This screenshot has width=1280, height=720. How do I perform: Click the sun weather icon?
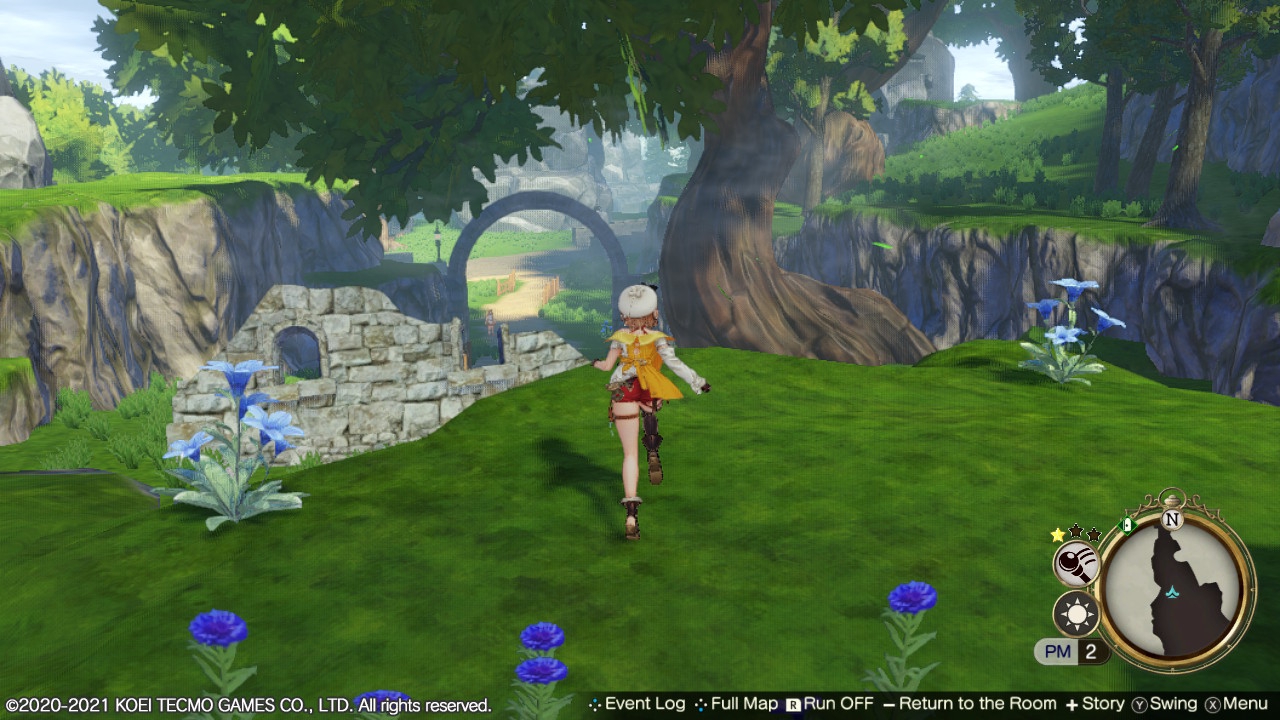tap(1077, 614)
